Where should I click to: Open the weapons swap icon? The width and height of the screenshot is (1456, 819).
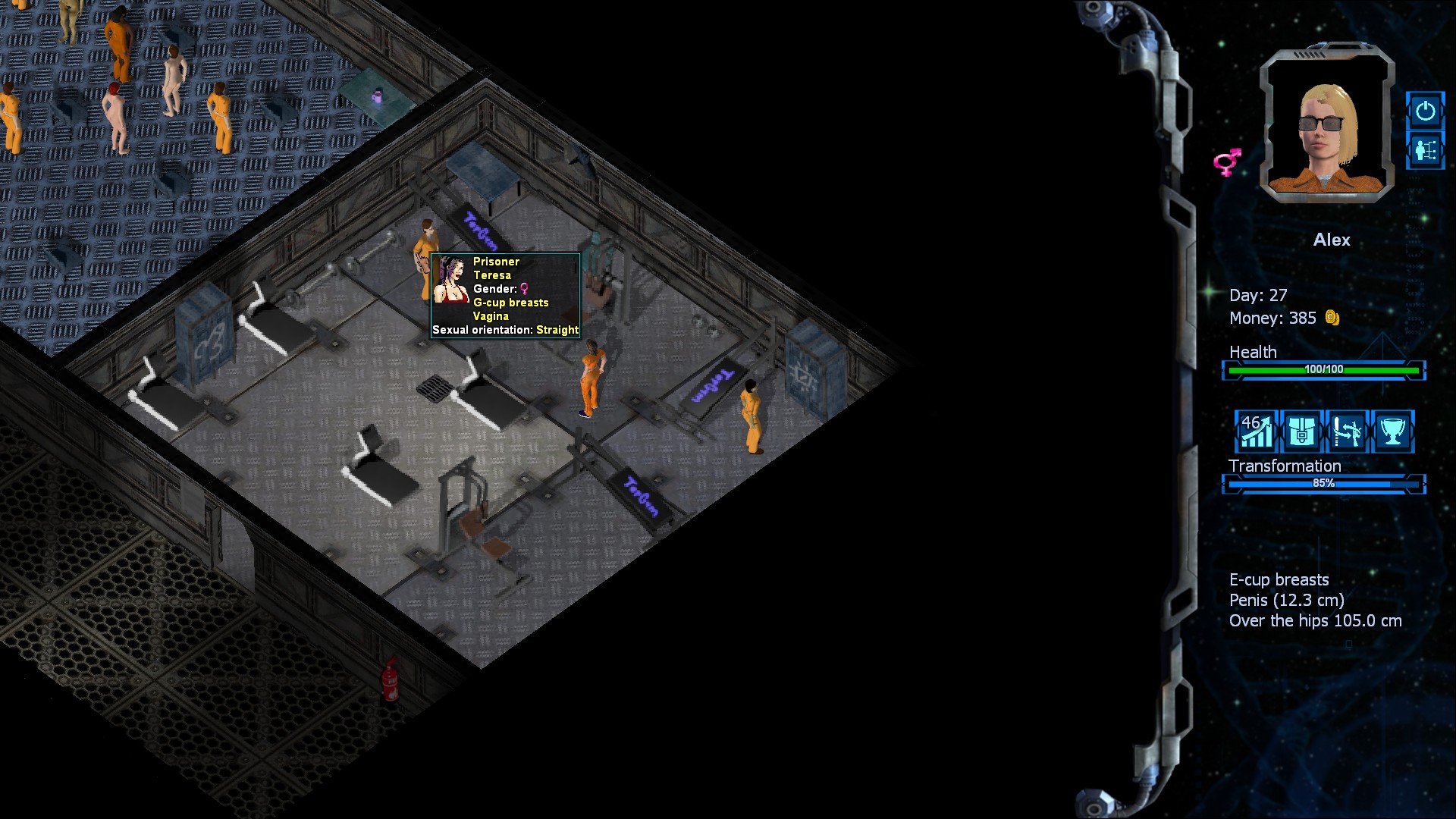1347,431
